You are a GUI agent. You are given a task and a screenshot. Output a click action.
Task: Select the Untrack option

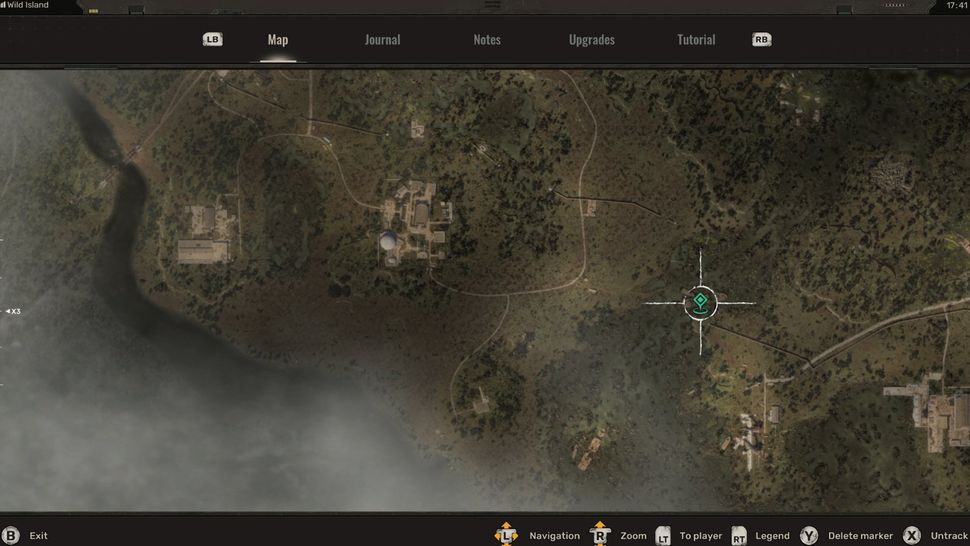click(x=948, y=536)
